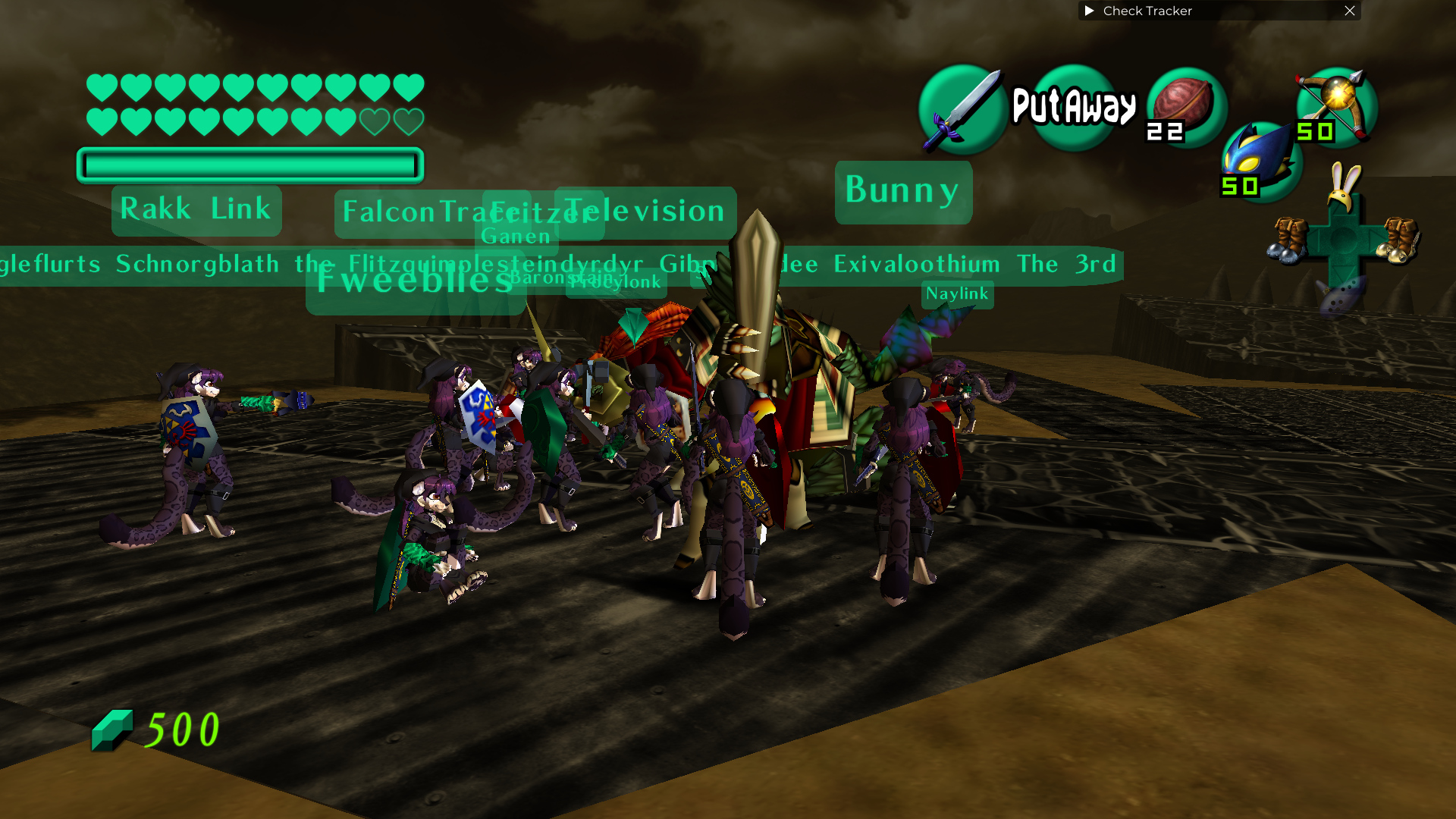Image resolution: width=1456 pixels, height=819 pixels.
Task: Close the Check Tracker window
Action: (1350, 11)
